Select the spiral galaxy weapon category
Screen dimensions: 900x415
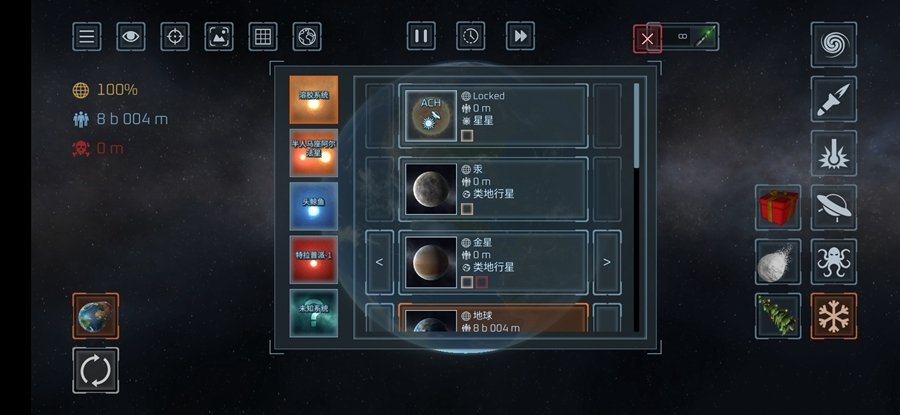[833, 45]
